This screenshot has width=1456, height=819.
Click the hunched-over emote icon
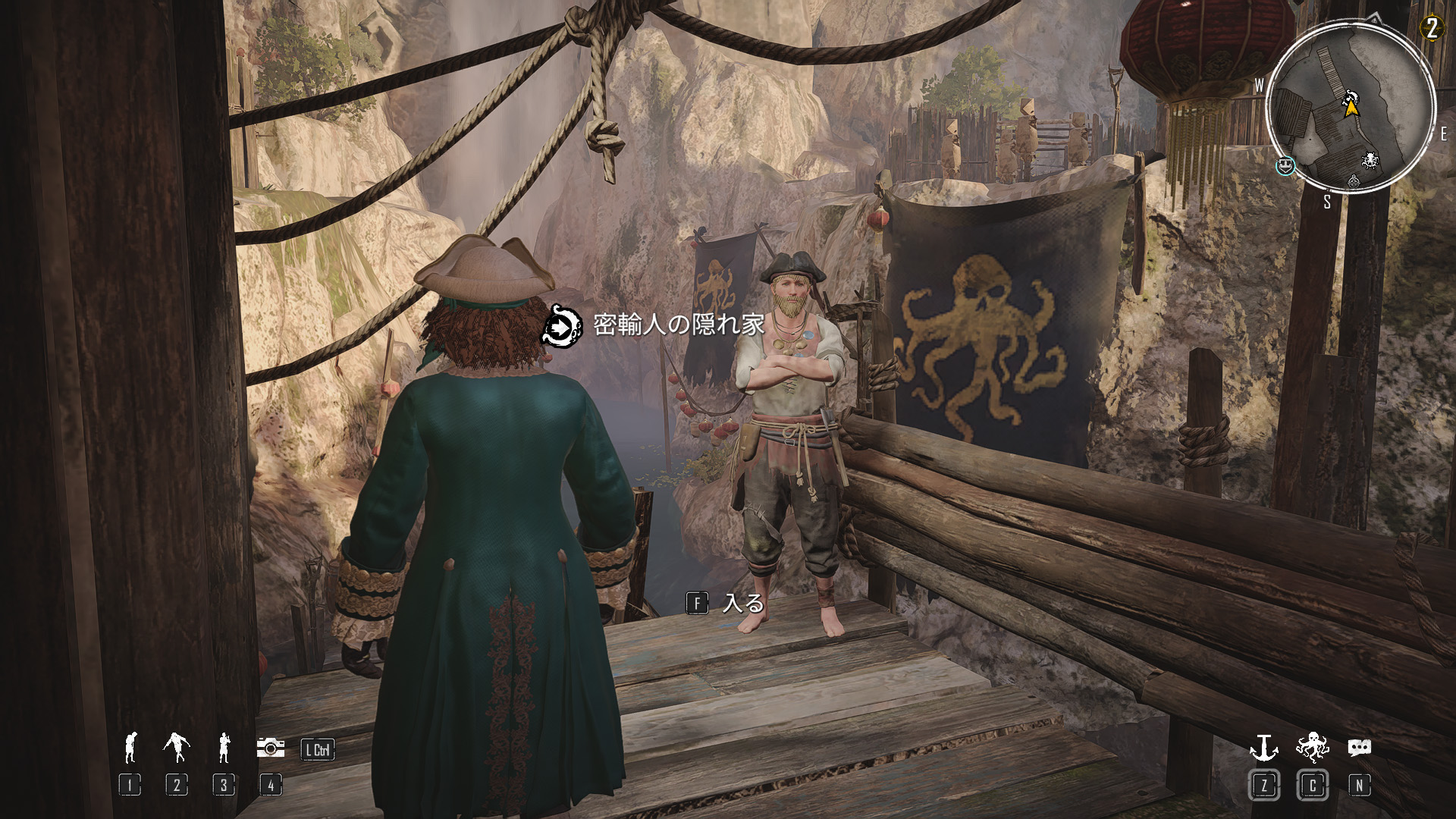tap(130, 748)
